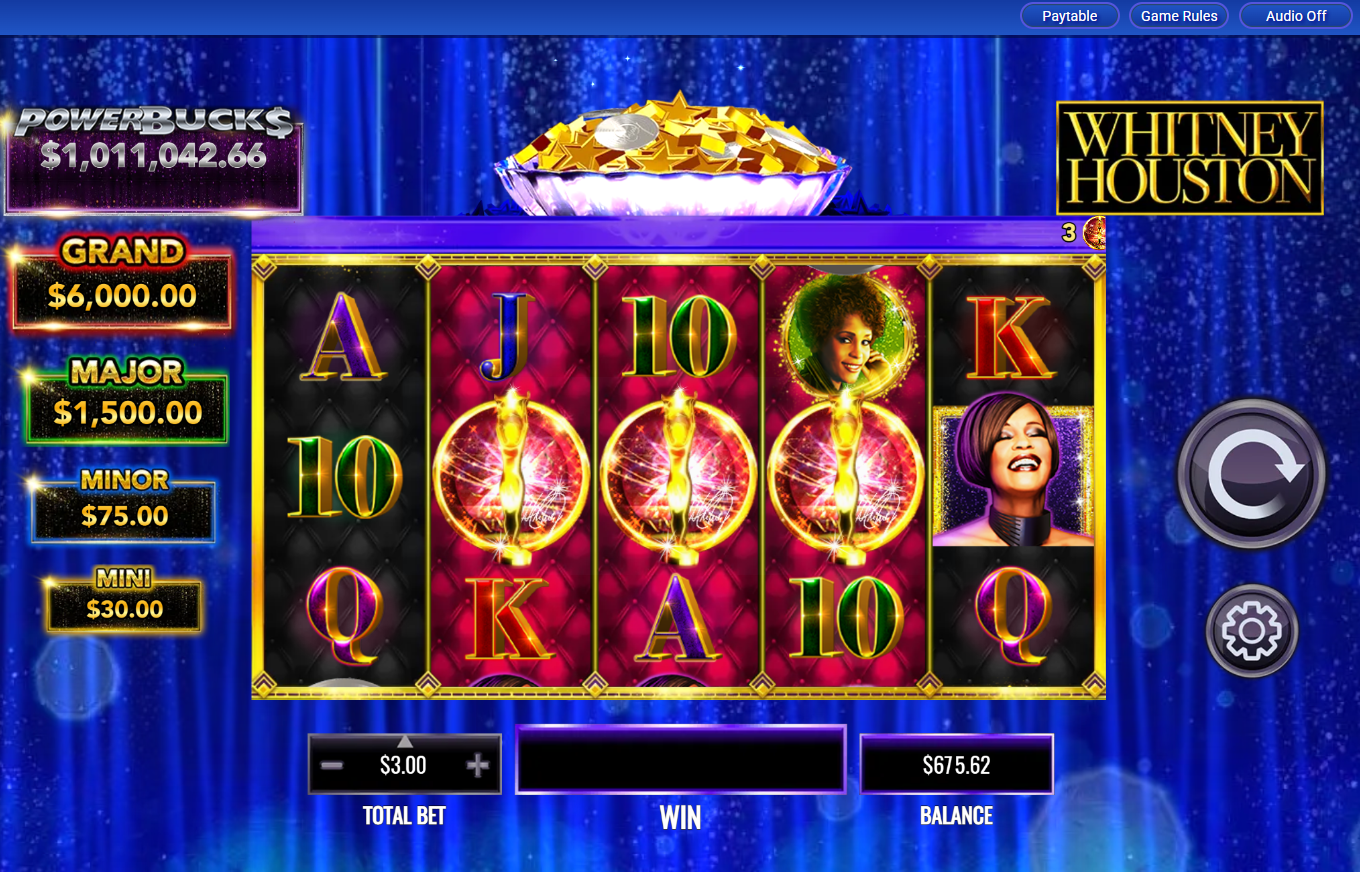Viewport: 1360px width, 872px height.
Task: Select the Grand jackpot badge
Action: (x=122, y=283)
